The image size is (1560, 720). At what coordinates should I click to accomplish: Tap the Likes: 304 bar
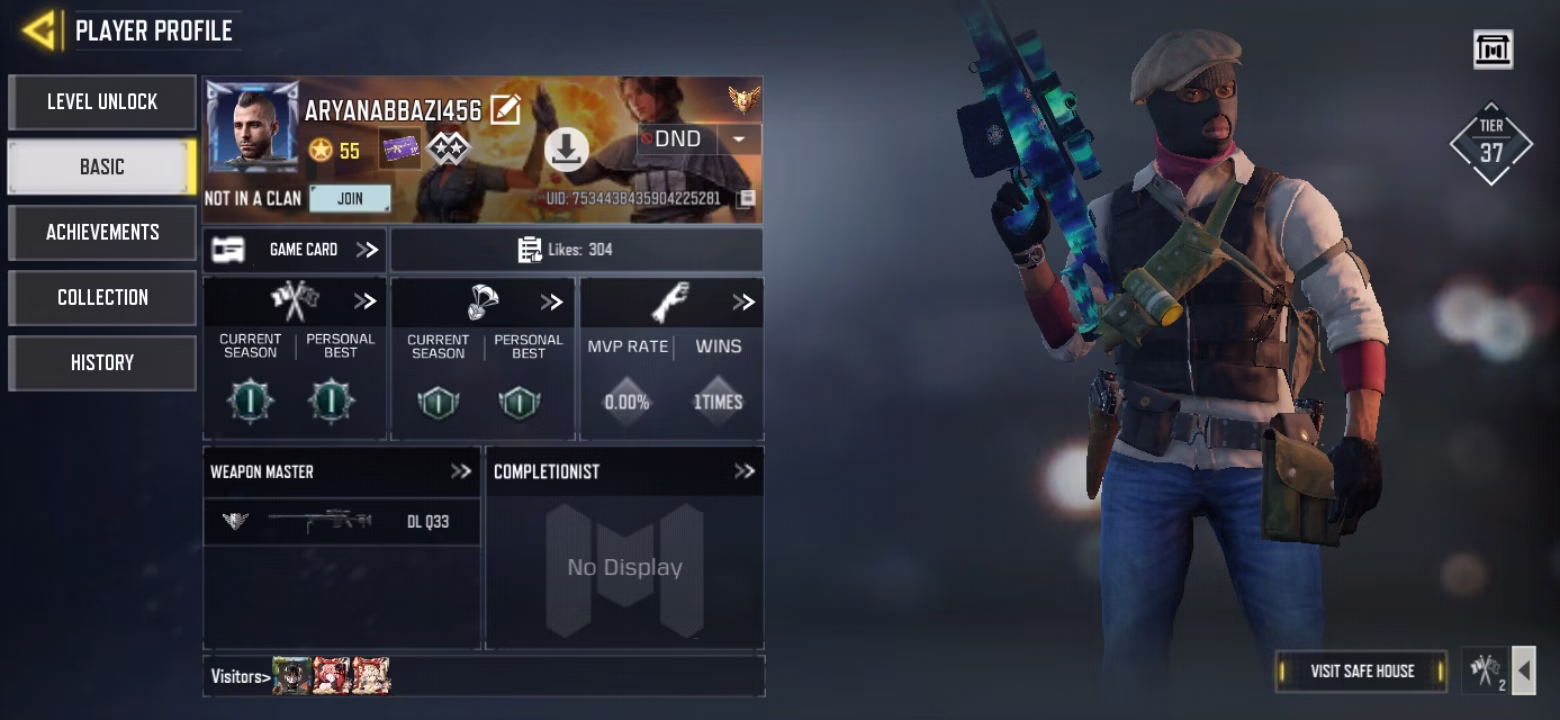576,250
